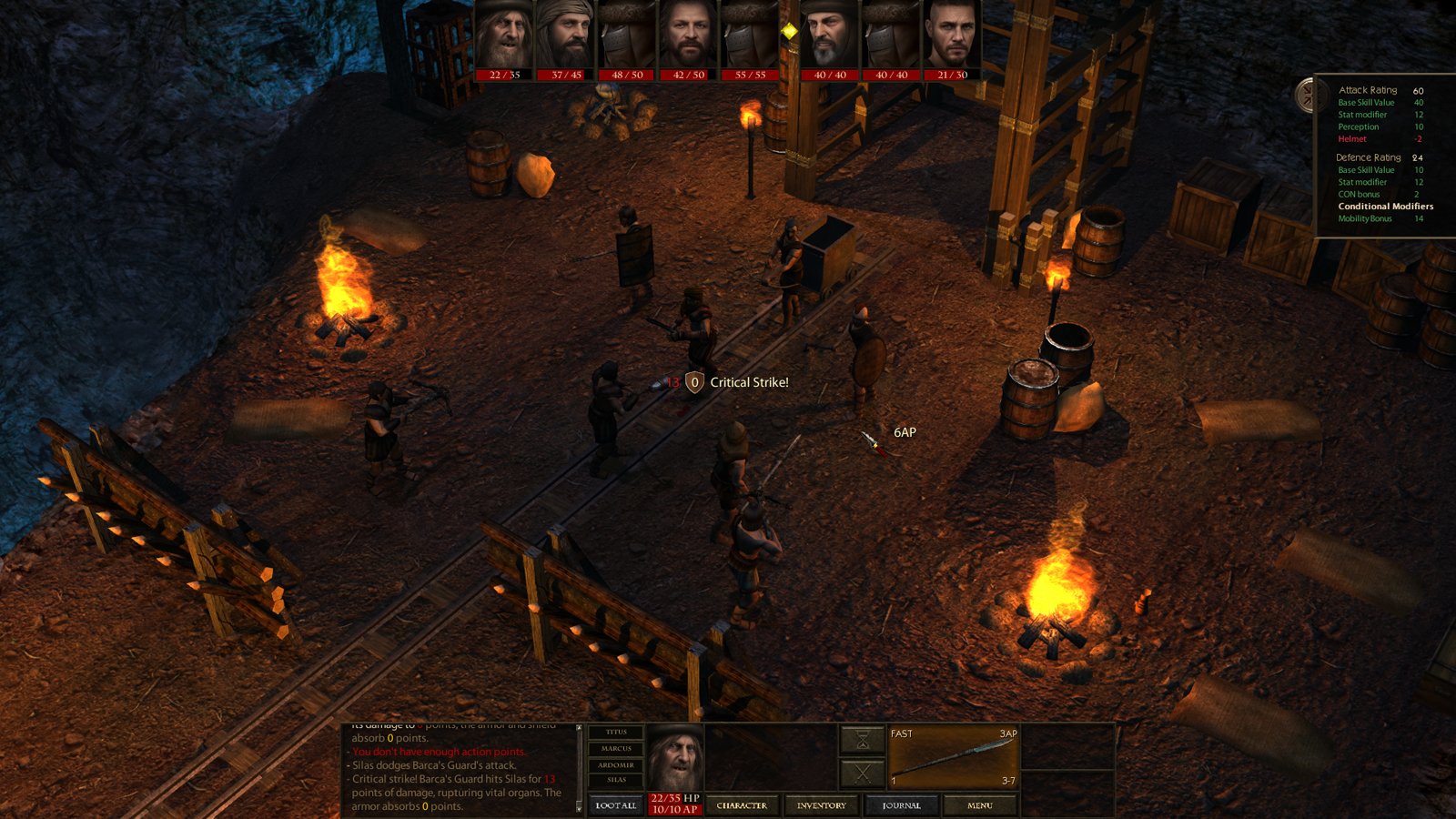Click the hourglass wait-turn icon
This screenshot has height=819, width=1456.
[x=862, y=739]
